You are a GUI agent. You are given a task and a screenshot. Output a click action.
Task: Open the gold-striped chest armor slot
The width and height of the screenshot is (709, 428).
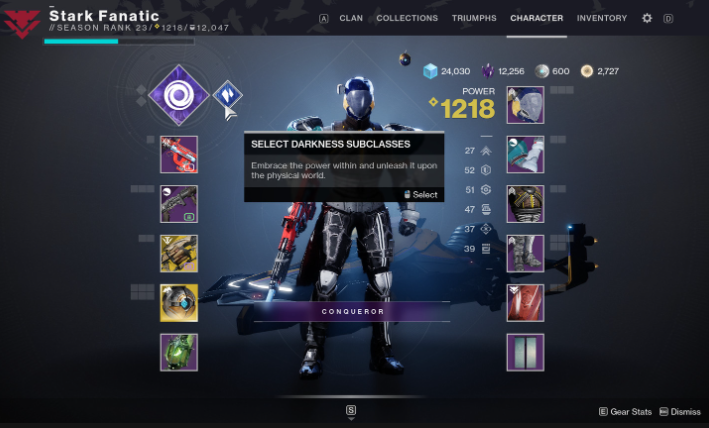(525, 204)
